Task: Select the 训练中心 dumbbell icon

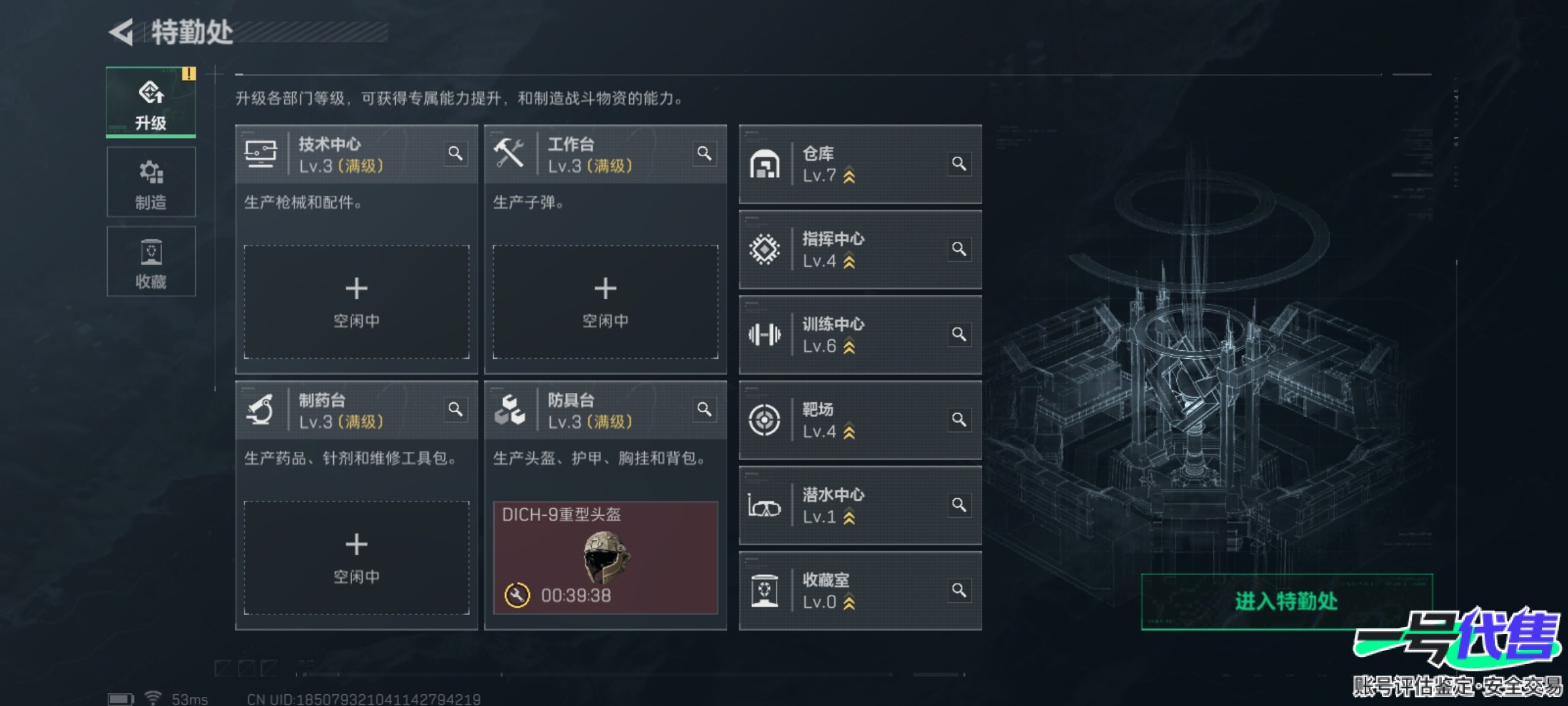Action: tap(766, 335)
